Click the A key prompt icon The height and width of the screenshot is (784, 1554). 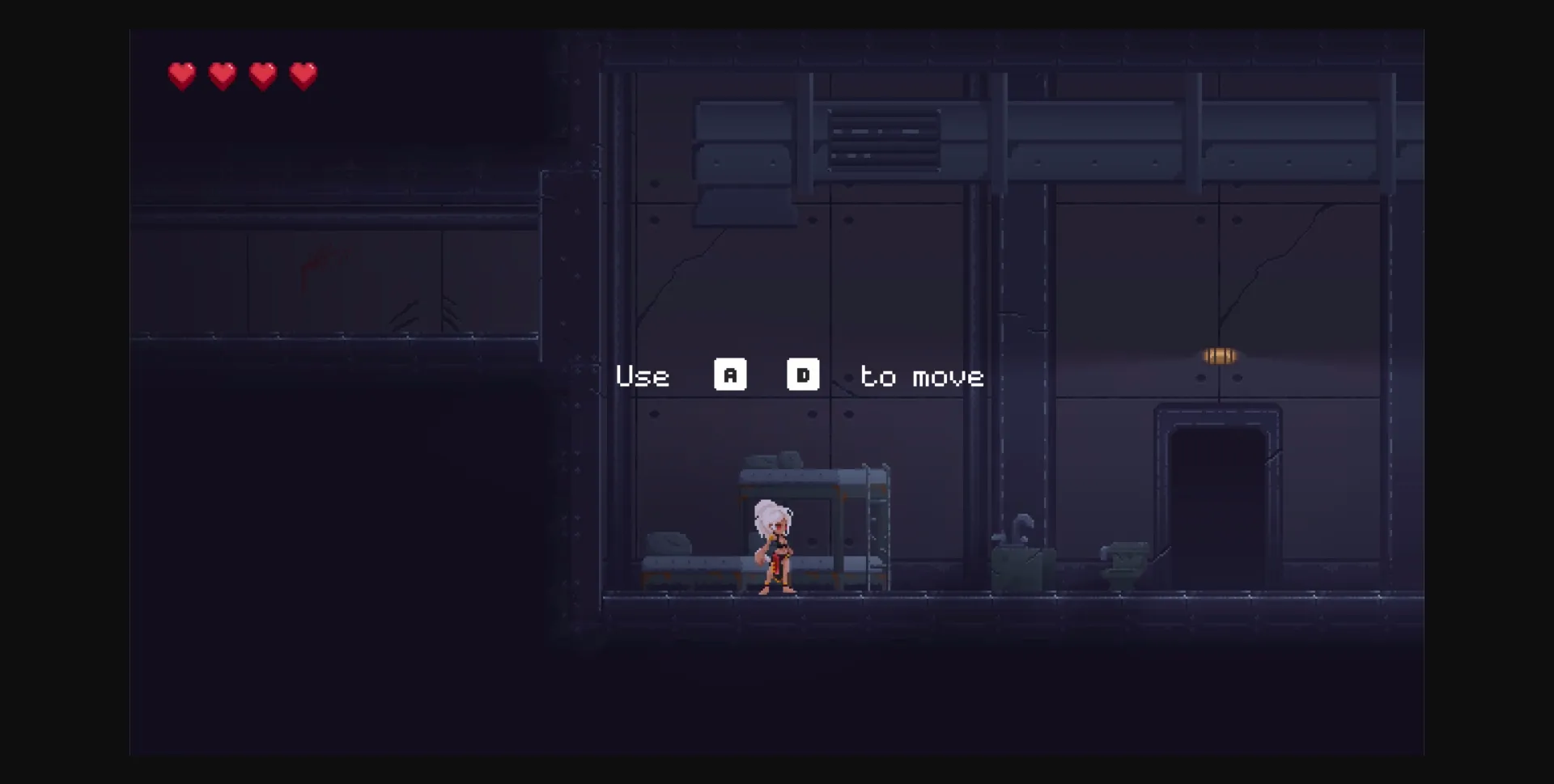[731, 375]
